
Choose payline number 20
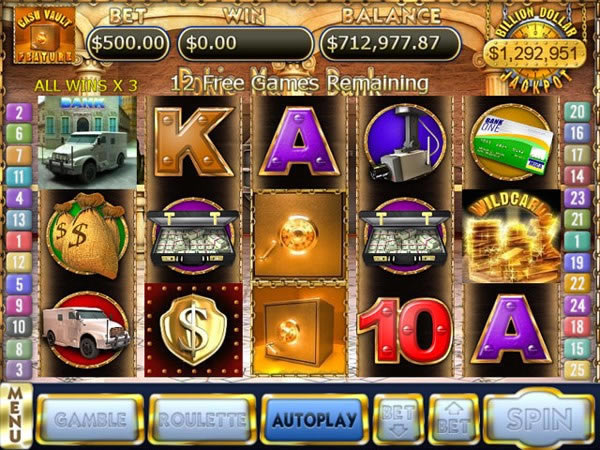tap(575, 111)
